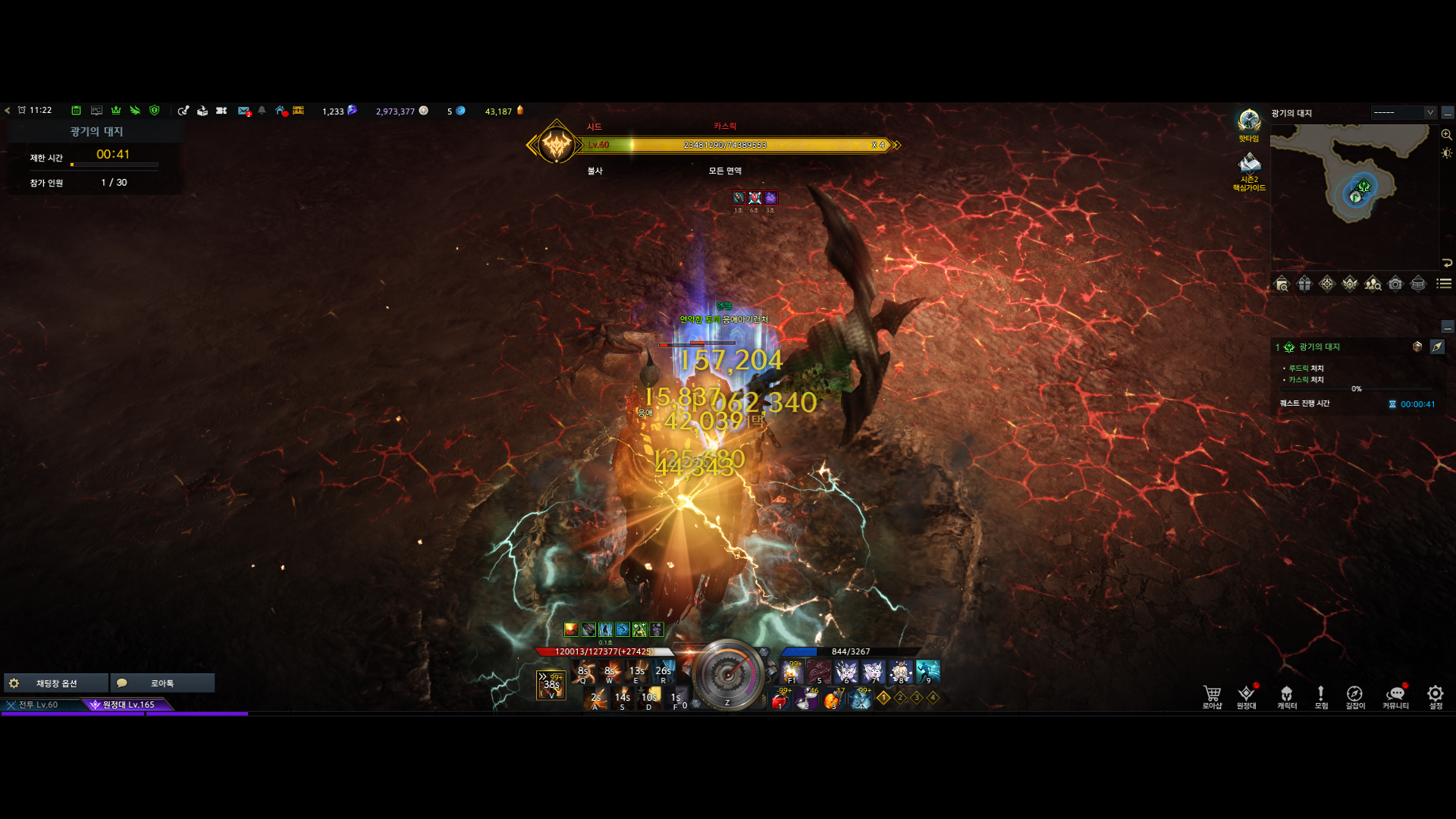Viewport: 1456px width, 819px height.
Task: Minimize the quest tracker panel
Action: [1448, 327]
